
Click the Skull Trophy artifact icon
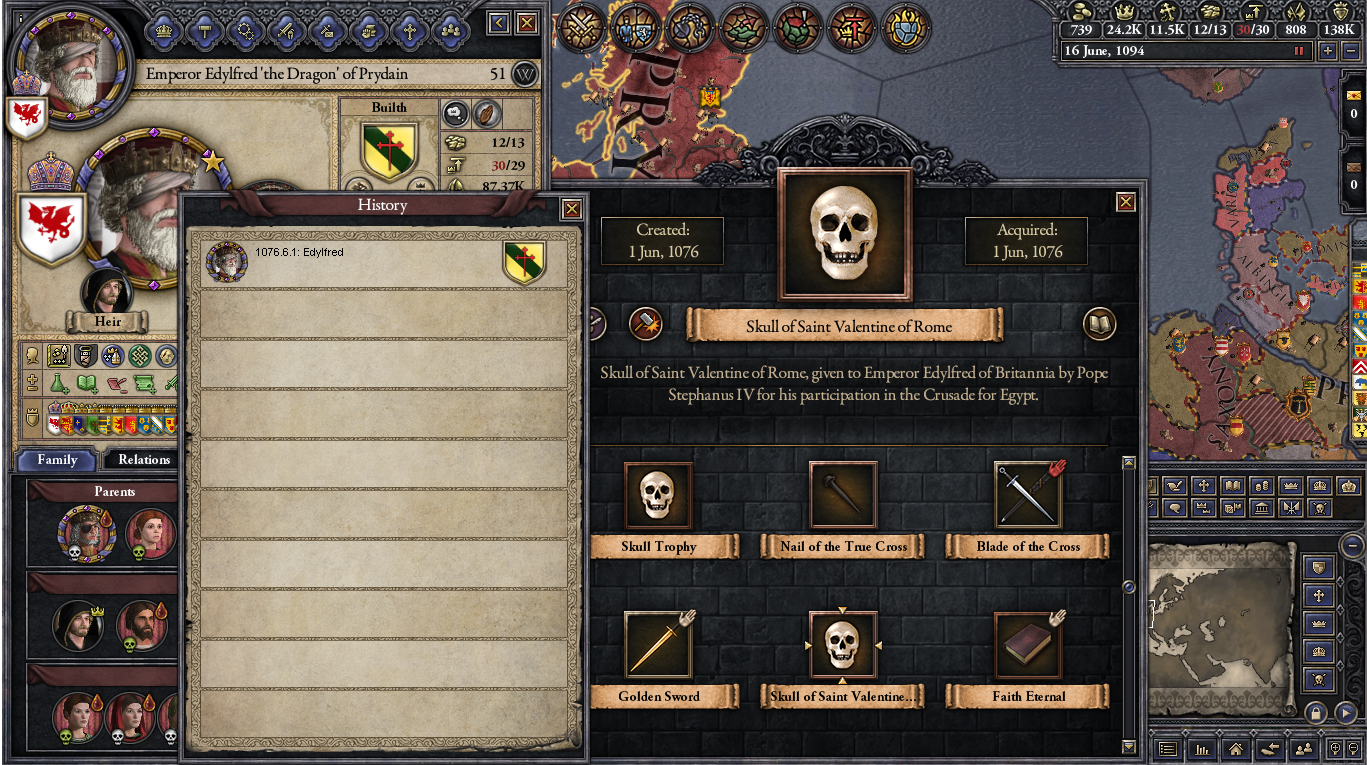coord(658,495)
